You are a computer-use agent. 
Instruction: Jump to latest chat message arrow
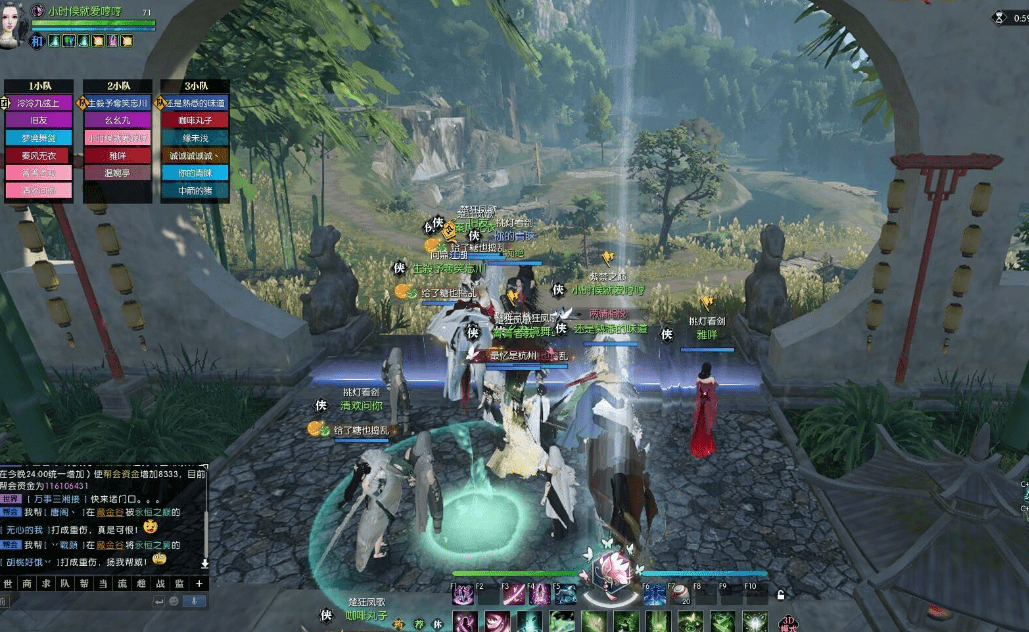point(205,564)
